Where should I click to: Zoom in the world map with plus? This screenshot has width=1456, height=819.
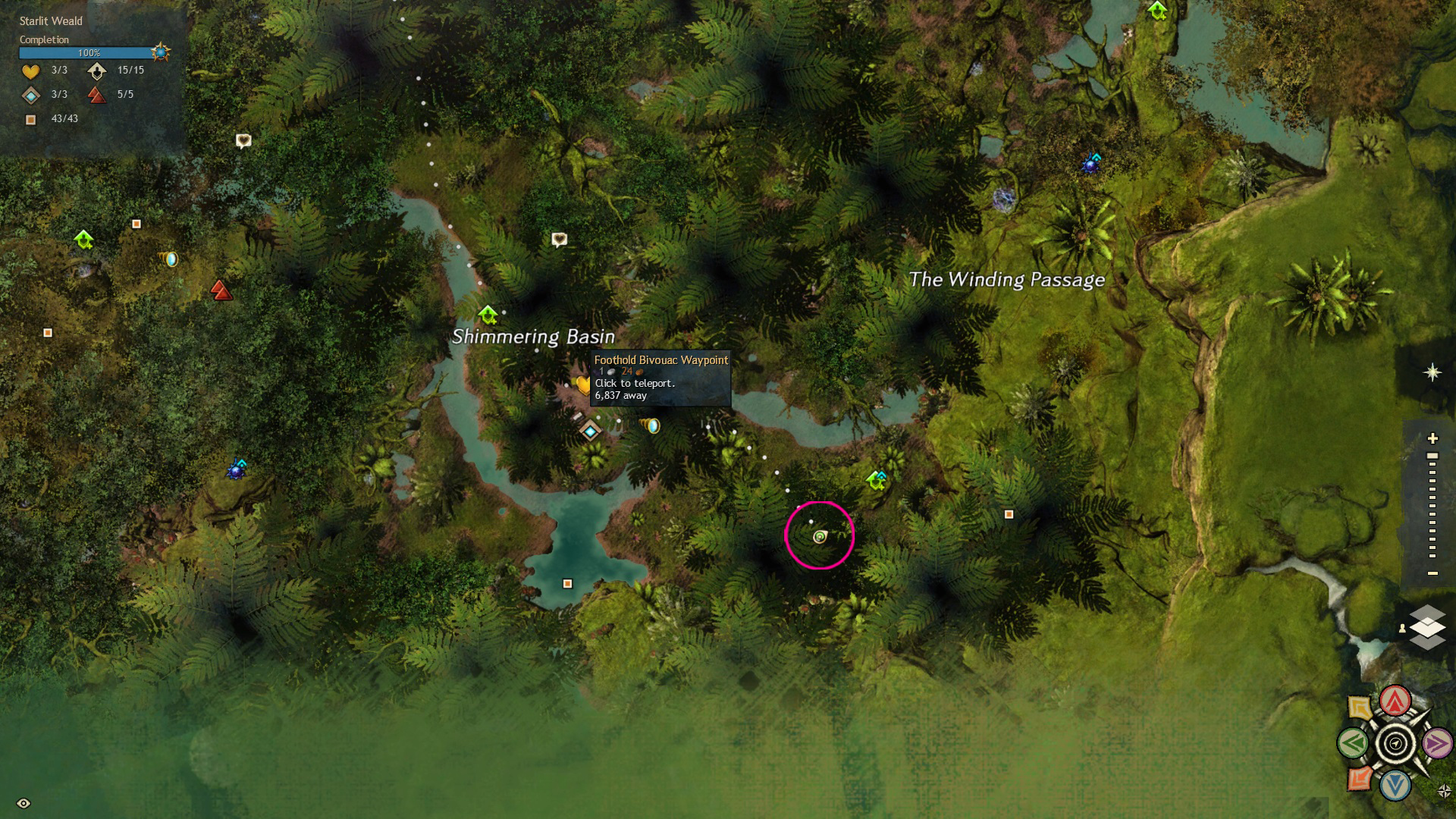point(1432,438)
